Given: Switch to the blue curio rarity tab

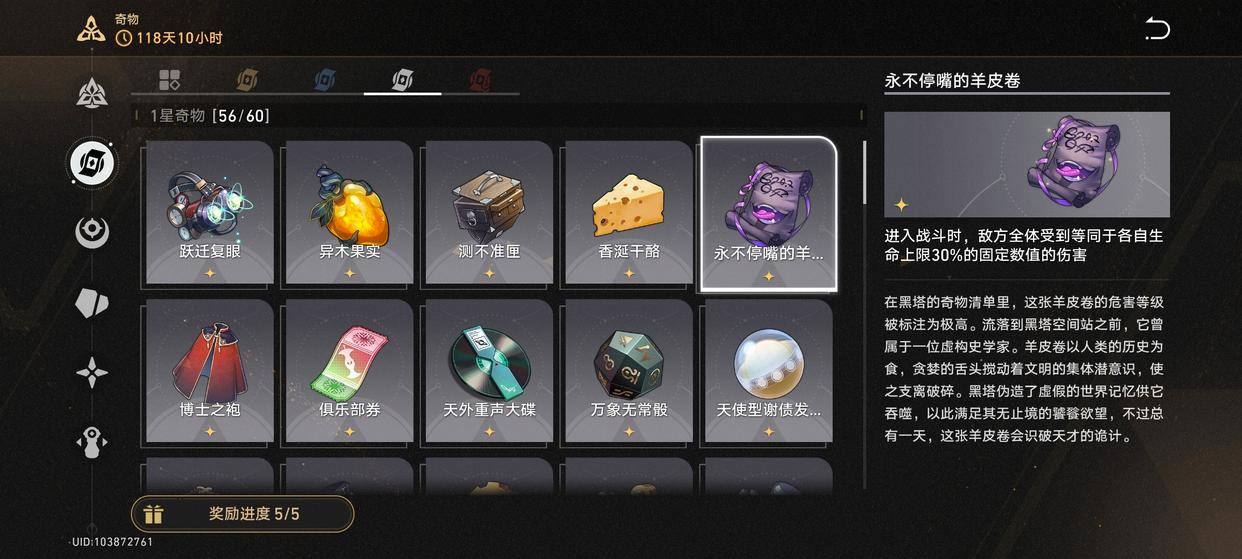Looking at the screenshot, I should coord(325,79).
